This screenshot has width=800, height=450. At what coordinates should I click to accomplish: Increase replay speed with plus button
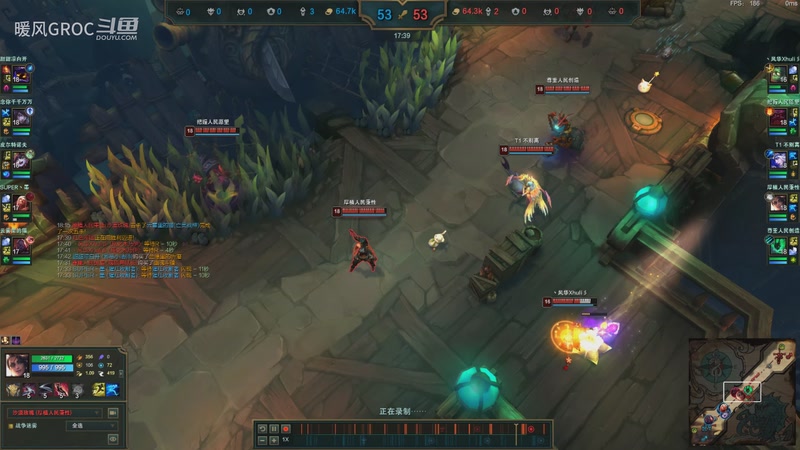(273, 439)
